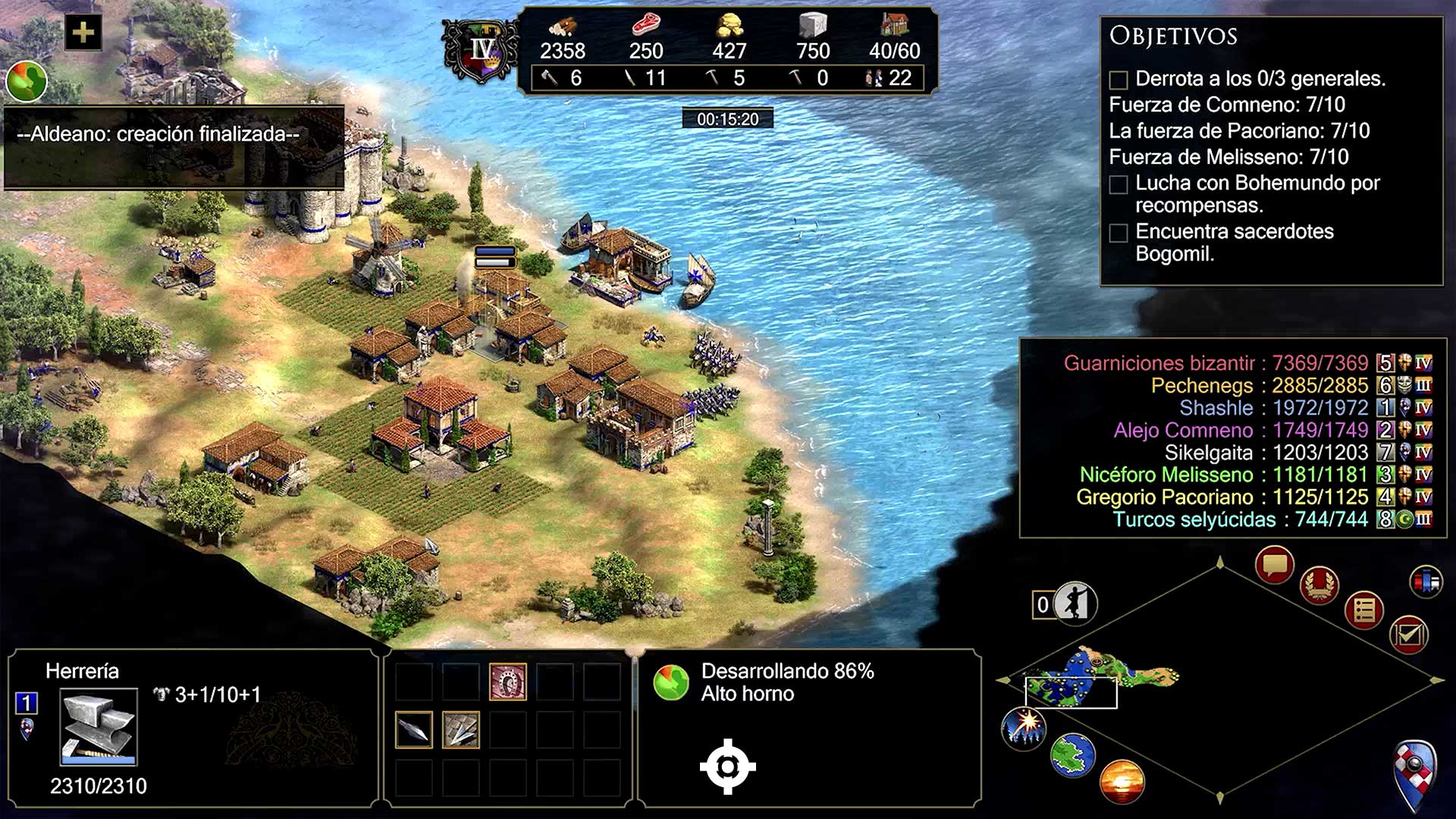Open the laurel wreath diplomacy button
The image size is (1456, 819).
coord(1319,585)
